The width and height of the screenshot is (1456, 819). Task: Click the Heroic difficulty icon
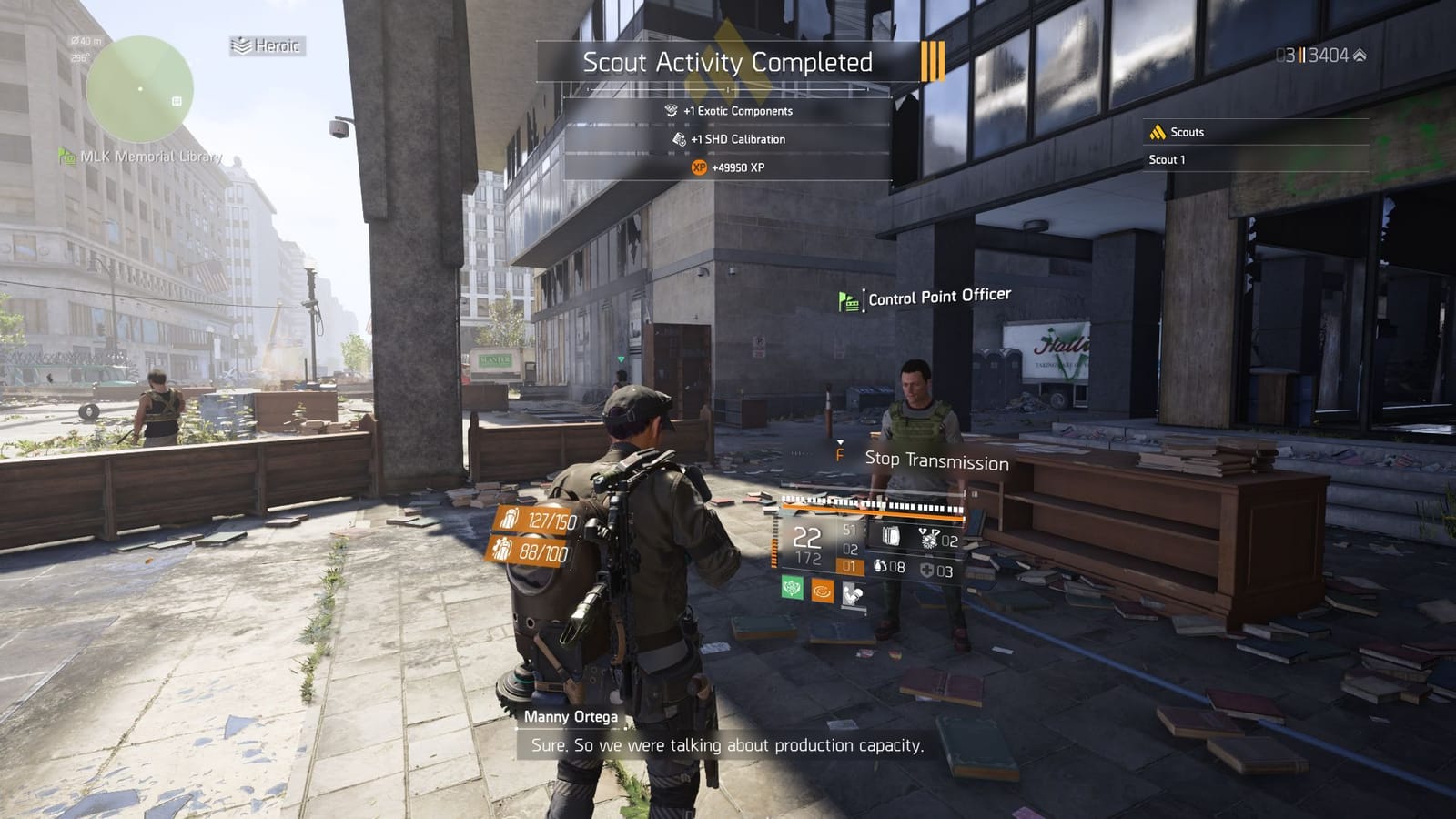pos(244,43)
